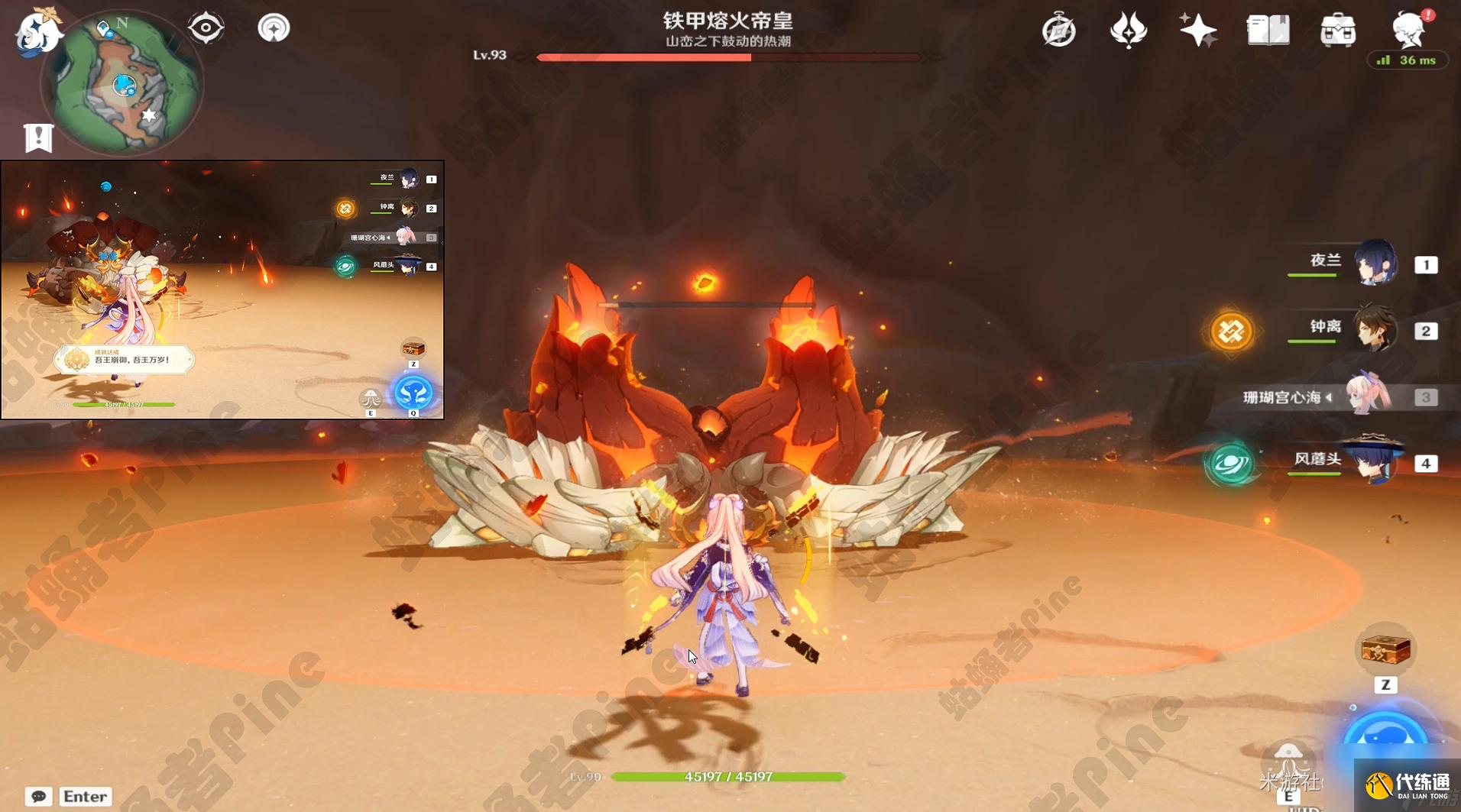Open the event timer icon
This screenshot has height=812, width=1461.
[x=1058, y=30]
